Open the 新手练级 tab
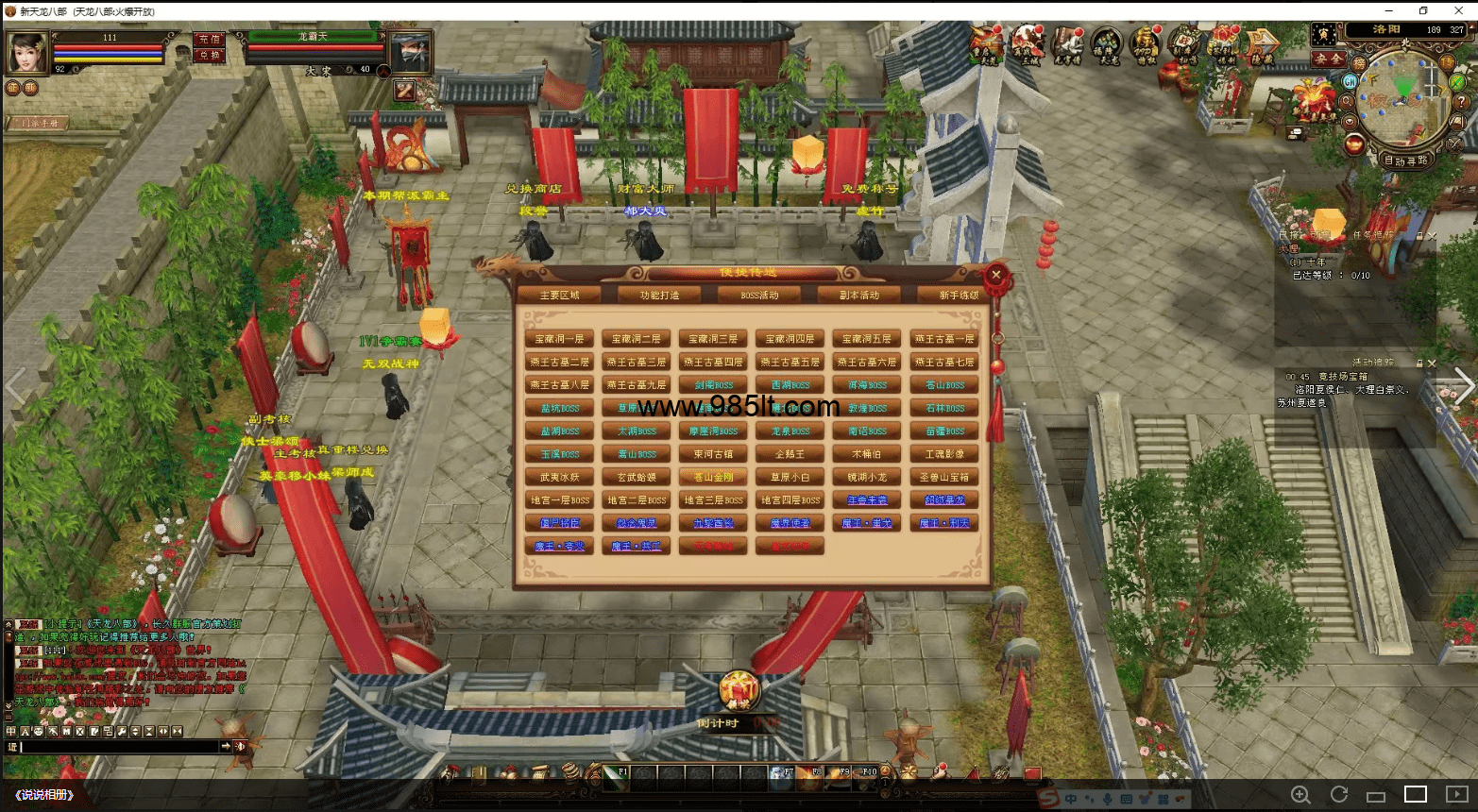 (x=957, y=296)
